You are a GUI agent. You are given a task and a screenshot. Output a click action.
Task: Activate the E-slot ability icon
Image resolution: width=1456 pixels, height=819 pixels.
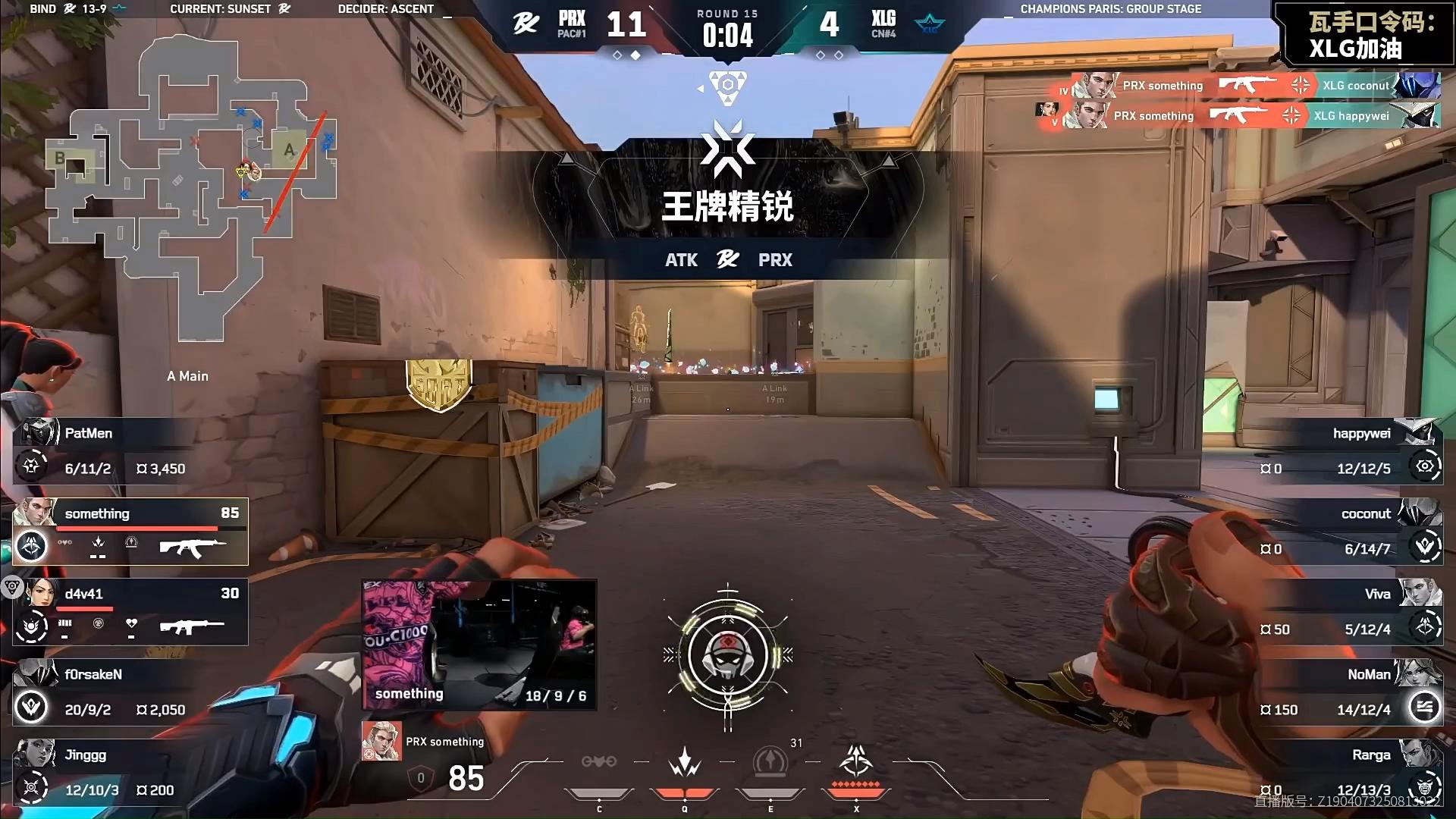(x=770, y=762)
